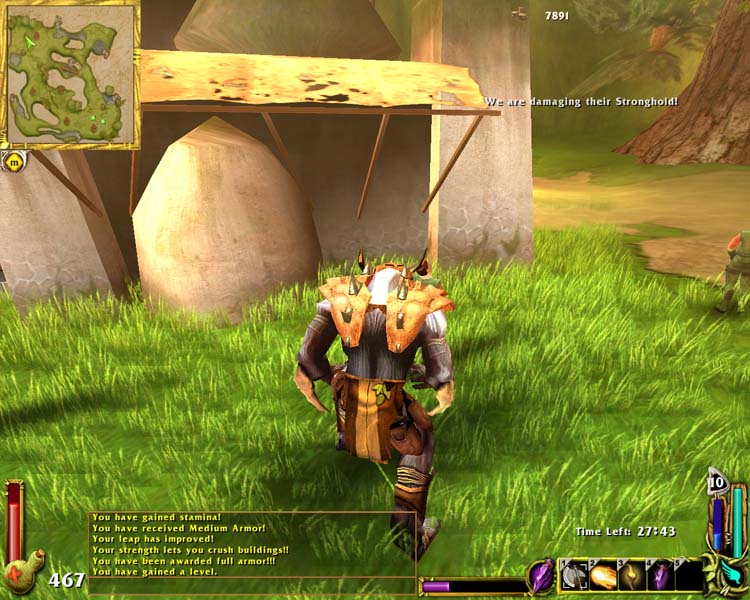
Task: Open the message log chat box
Action: click(x=252, y=544)
